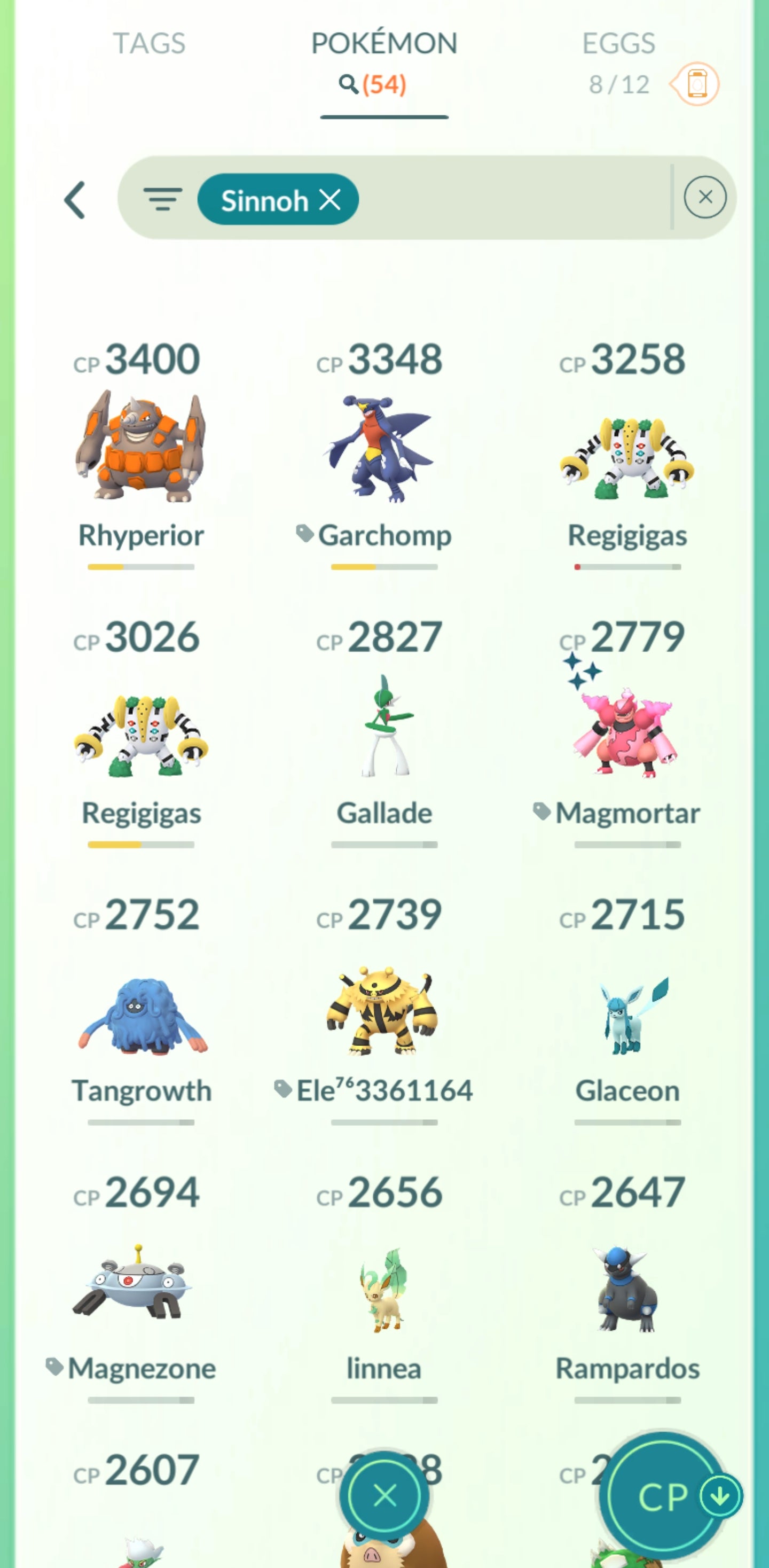Open the search filter options icon

click(x=163, y=198)
